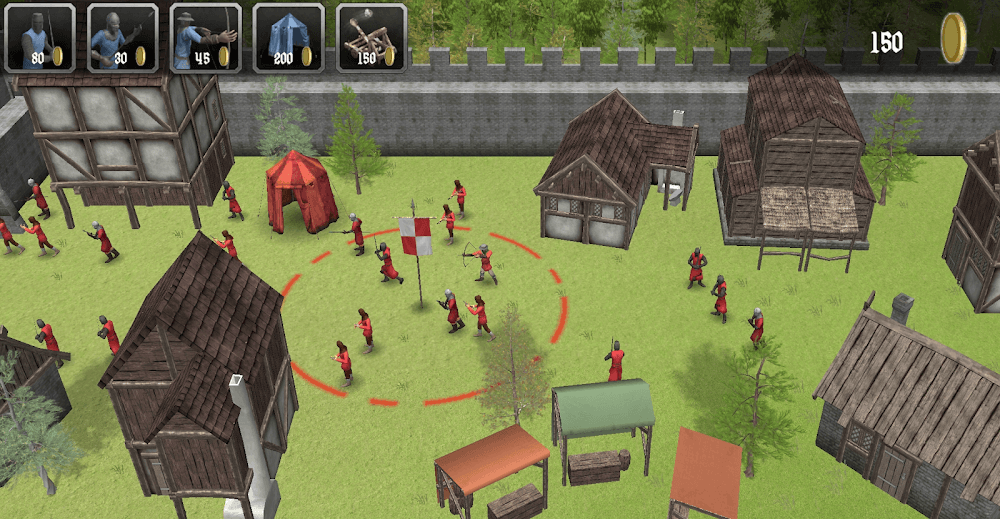This screenshot has width=1000, height=519.
Task: Buy the swordsman unit costing 80 gold
Action: (x=40, y=38)
